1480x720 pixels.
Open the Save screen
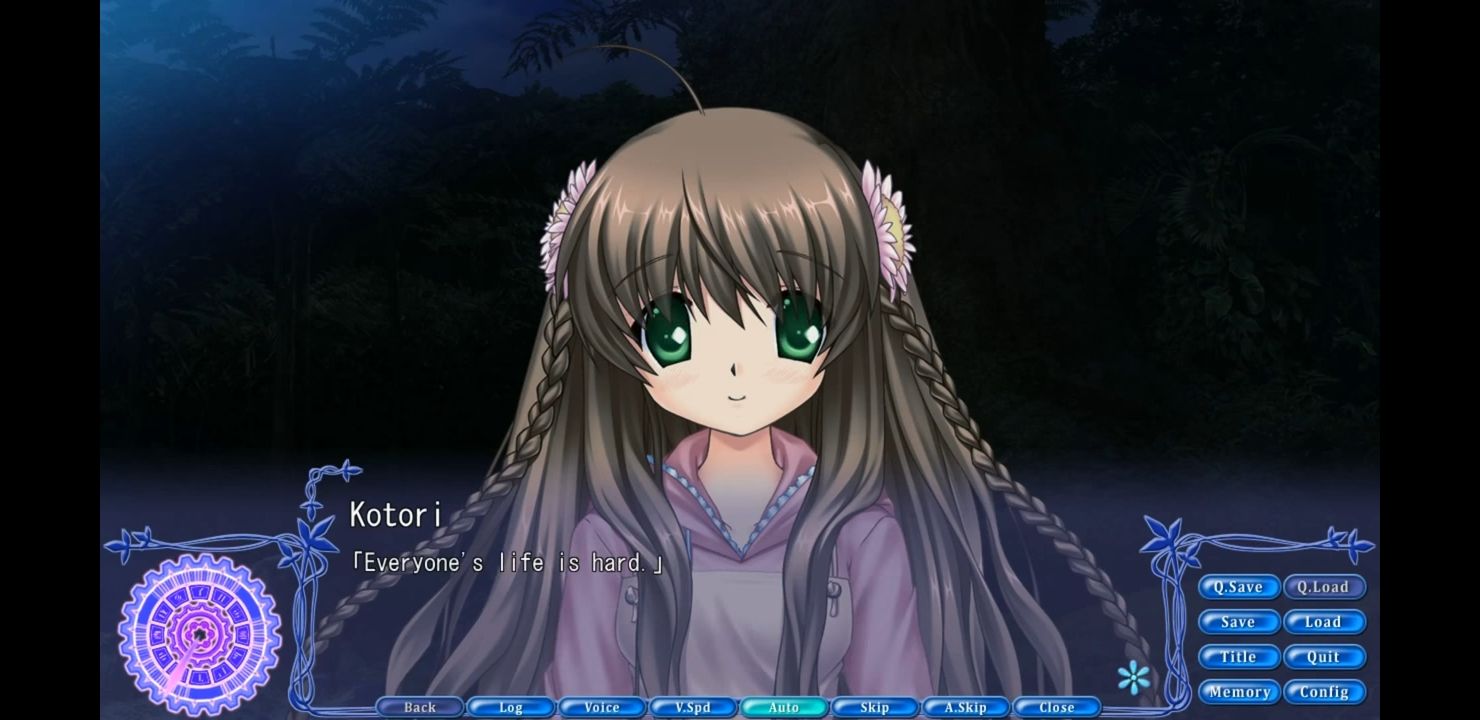(1238, 622)
